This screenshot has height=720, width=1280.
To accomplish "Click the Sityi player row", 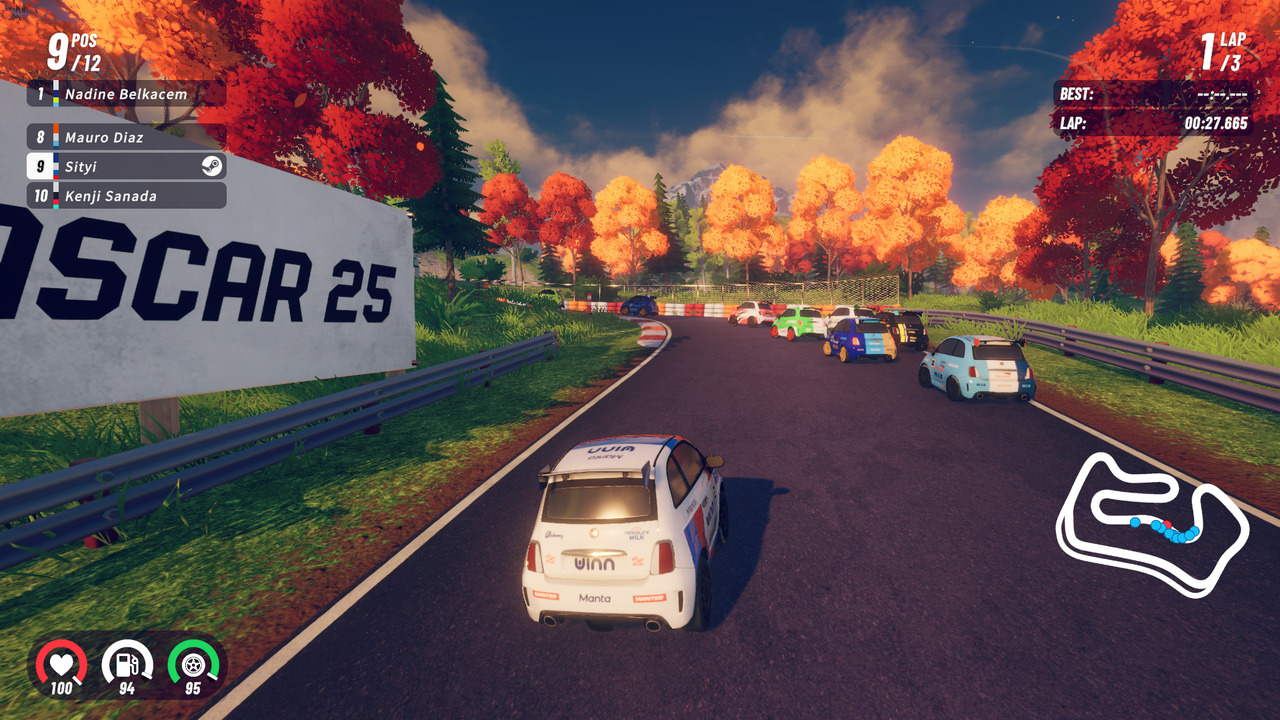I will point(126,166).
